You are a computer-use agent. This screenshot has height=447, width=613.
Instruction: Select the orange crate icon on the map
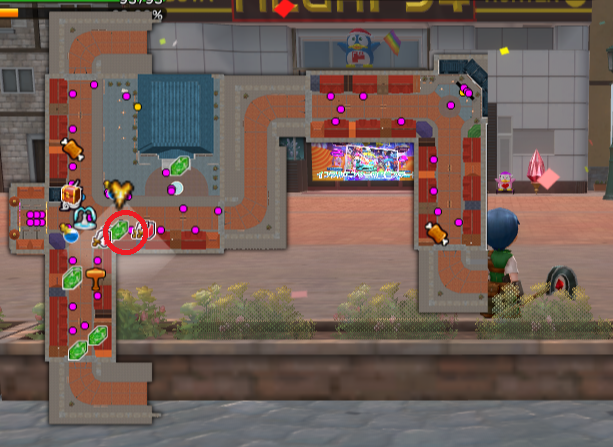coord(71,193)
